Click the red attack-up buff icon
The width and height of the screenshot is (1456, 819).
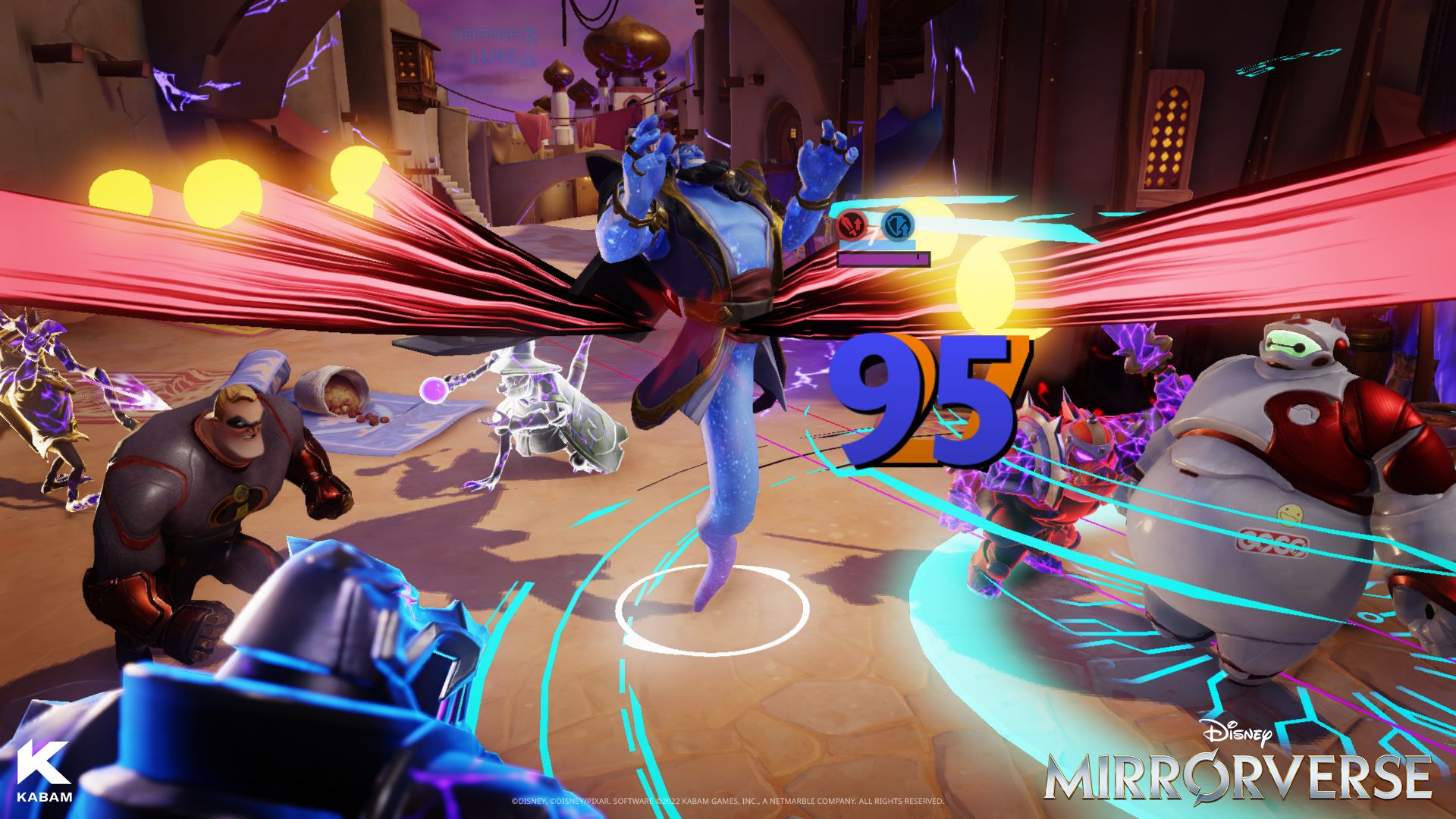pyautogui.click(x=852, y=224)
